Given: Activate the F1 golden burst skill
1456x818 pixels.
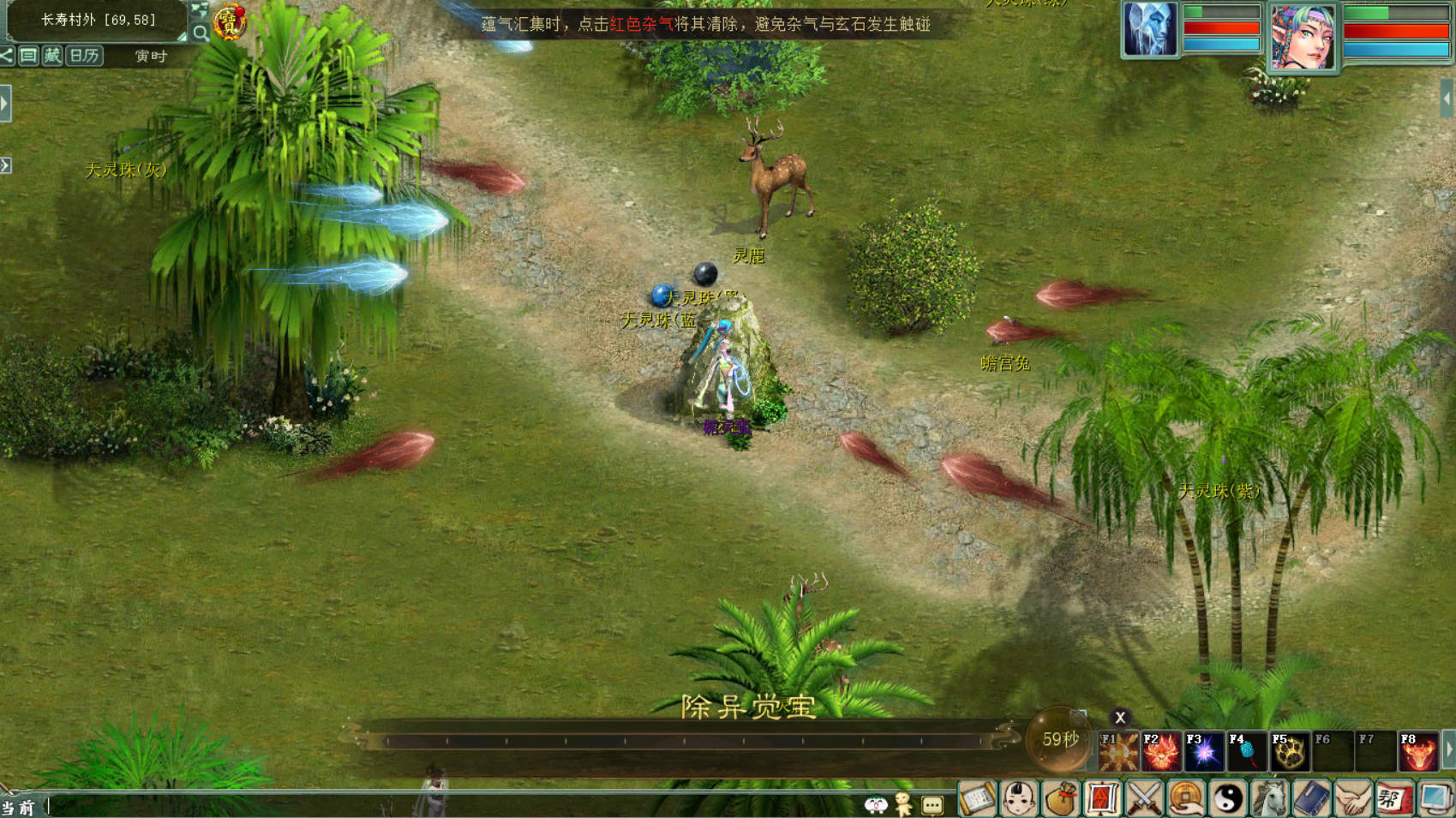Looking at the screenshot, I should pyautogui.click(x=1118, y=751).
